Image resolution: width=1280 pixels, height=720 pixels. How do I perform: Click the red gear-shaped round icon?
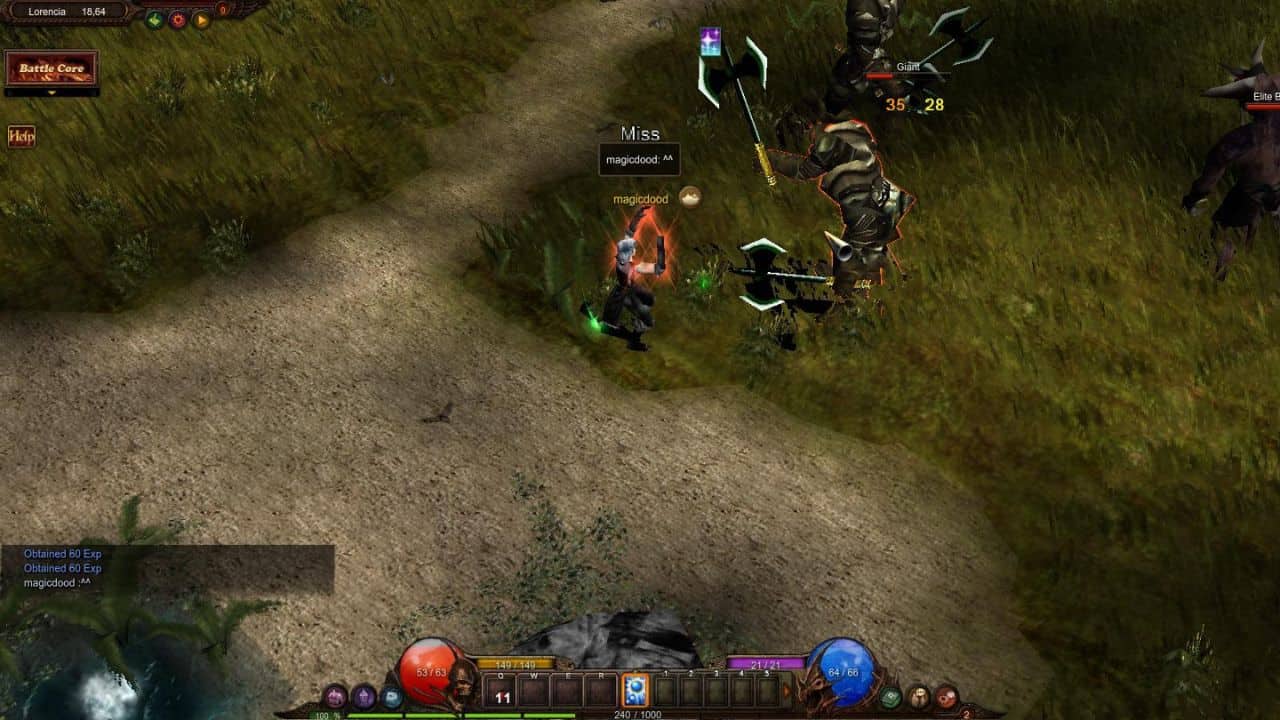[x=178, y=19]
